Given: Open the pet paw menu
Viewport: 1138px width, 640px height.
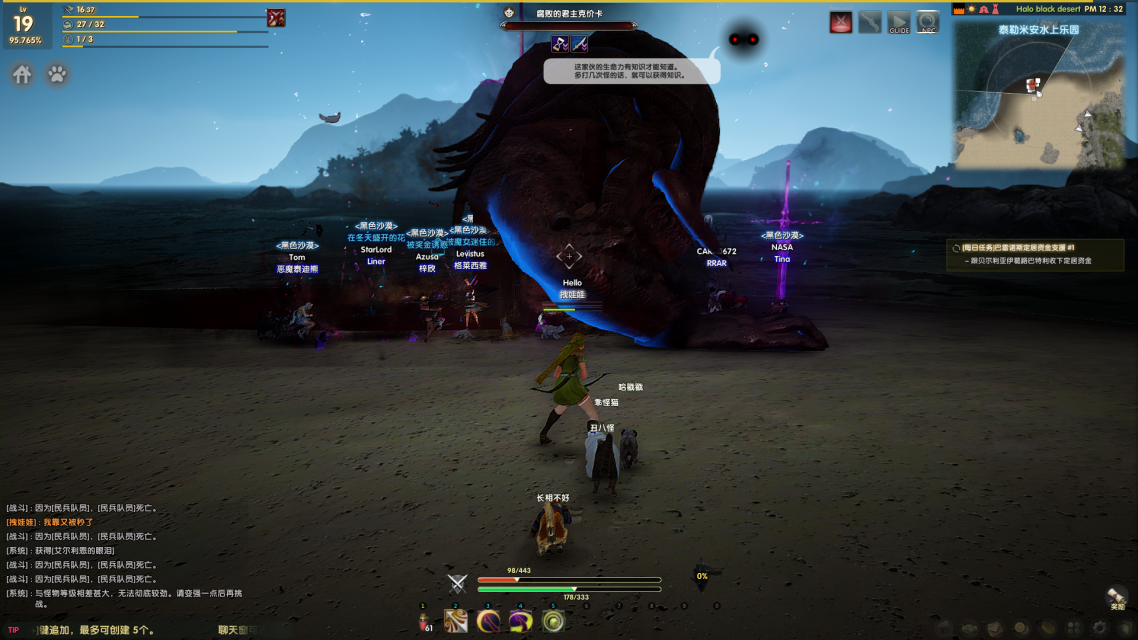Looking at the screenshot, I should click(58, 75).
